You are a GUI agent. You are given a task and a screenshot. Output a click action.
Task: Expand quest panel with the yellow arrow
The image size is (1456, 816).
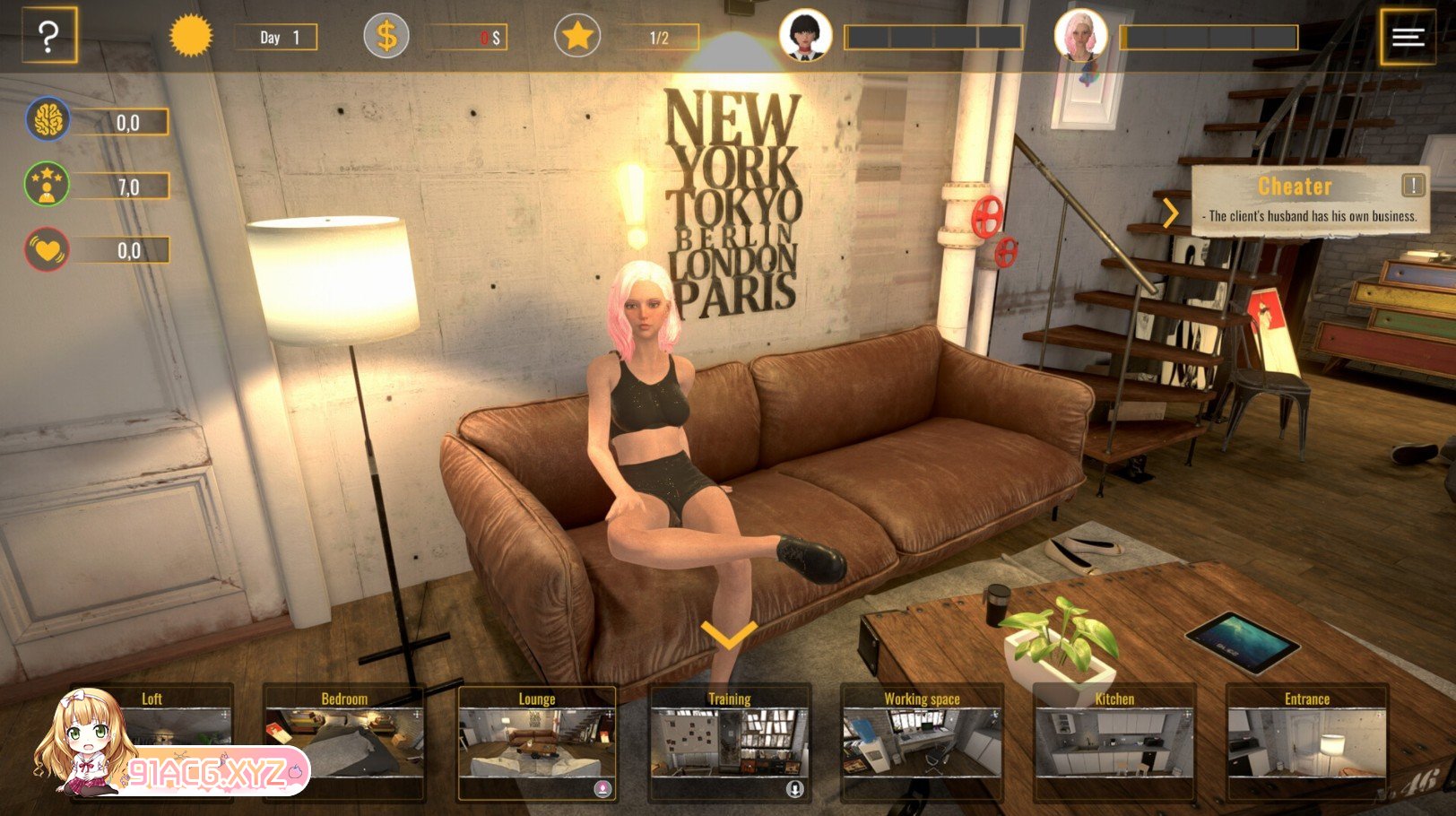pyautogui.click(x=1170, y=213)
